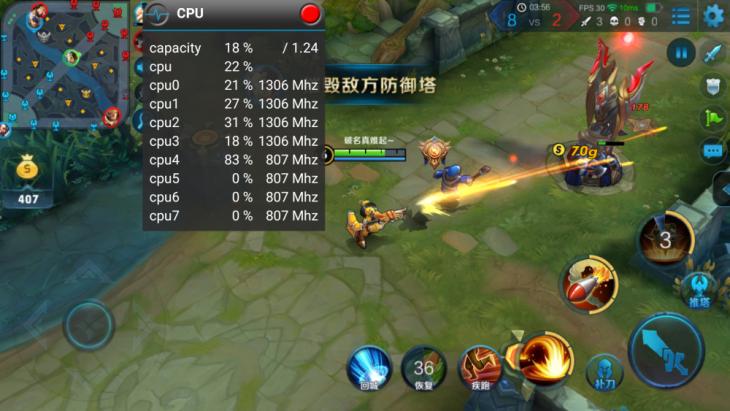Open the settings gear menu

[x=713, y=15]
